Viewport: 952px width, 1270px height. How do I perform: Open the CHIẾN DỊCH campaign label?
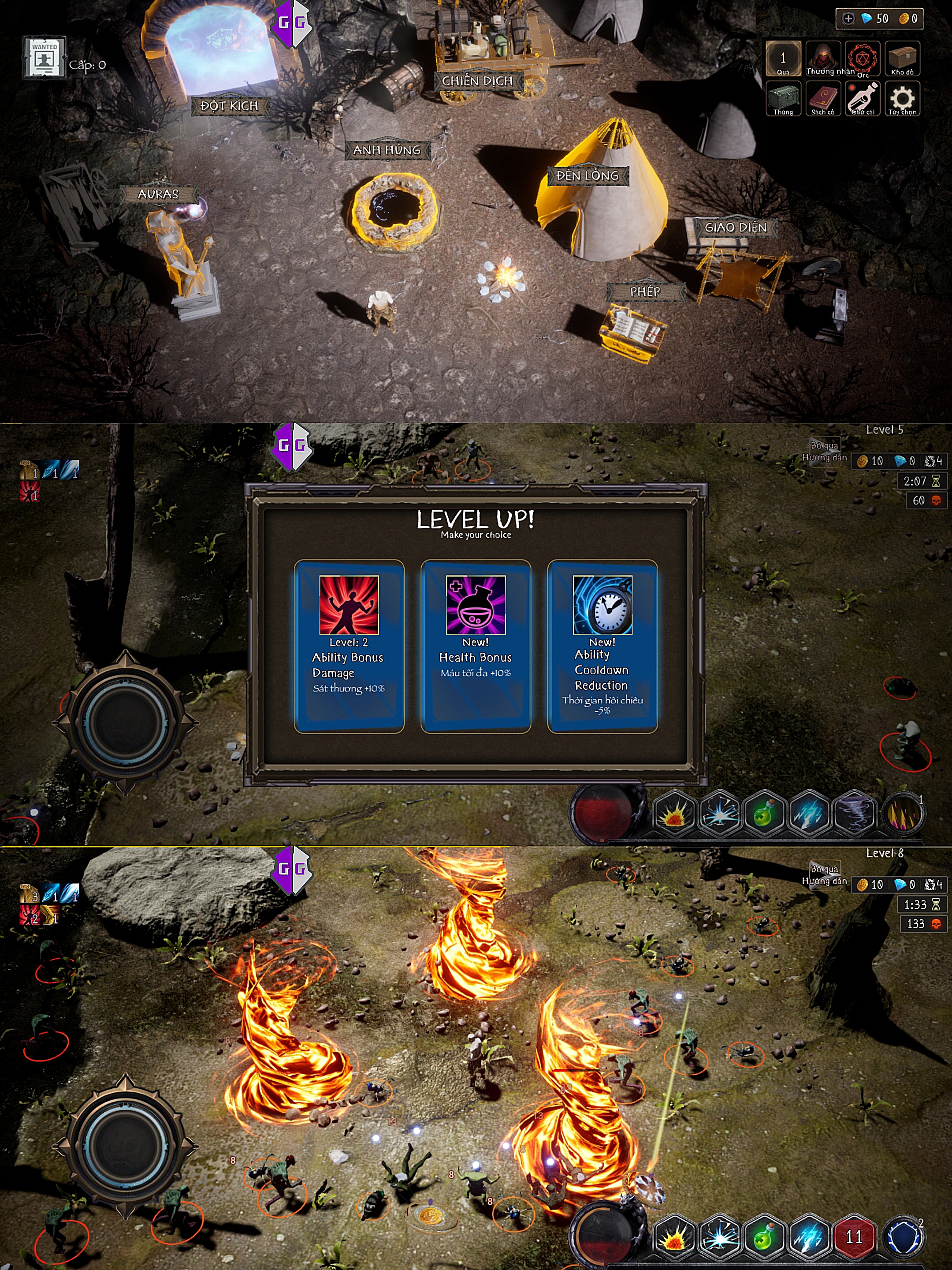(477, 81)
